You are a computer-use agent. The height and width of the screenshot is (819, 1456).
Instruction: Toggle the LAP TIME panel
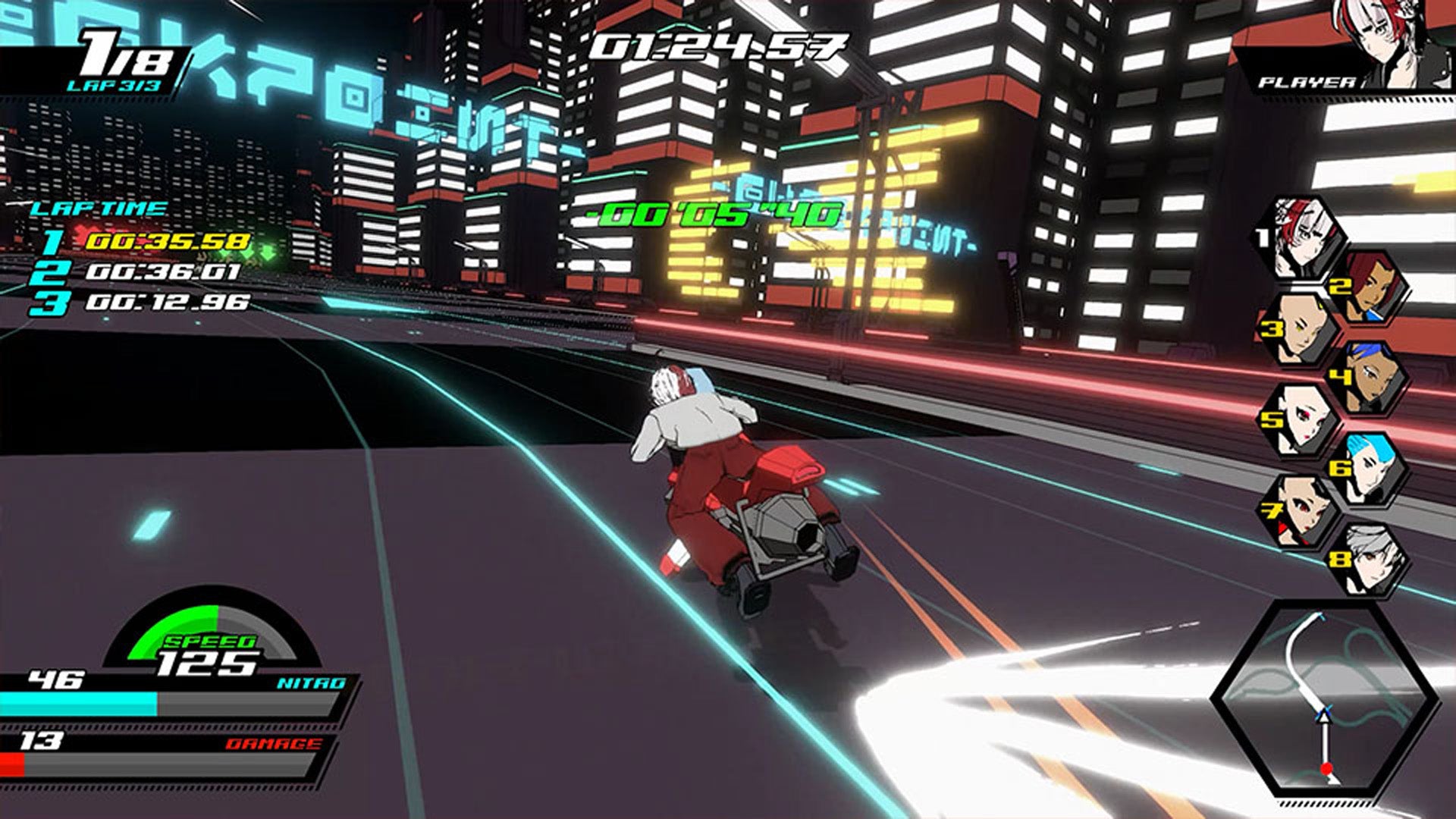pos(99,209)
